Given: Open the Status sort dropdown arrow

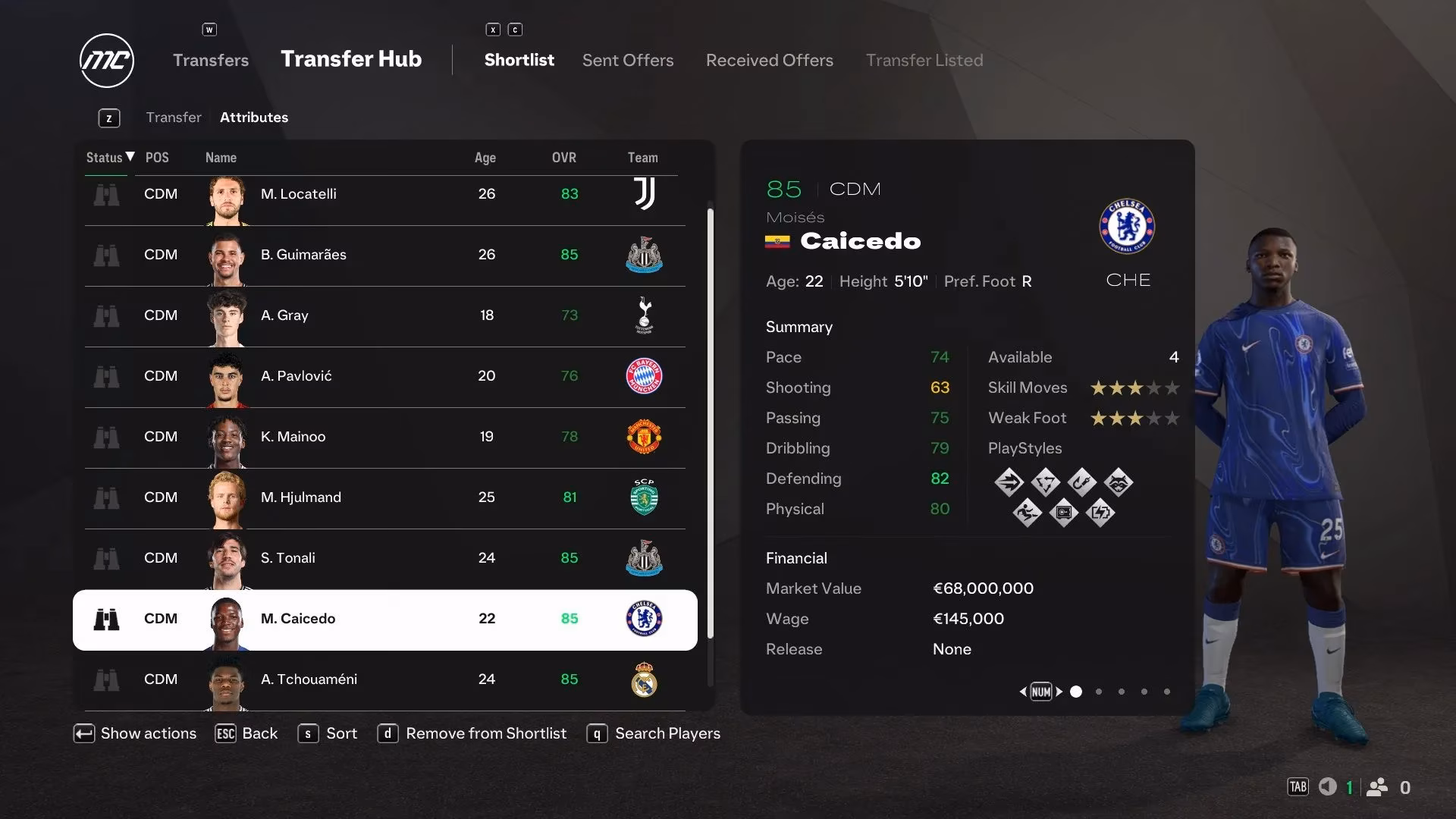Looking at the screenshot, I should tap(129, 157).
